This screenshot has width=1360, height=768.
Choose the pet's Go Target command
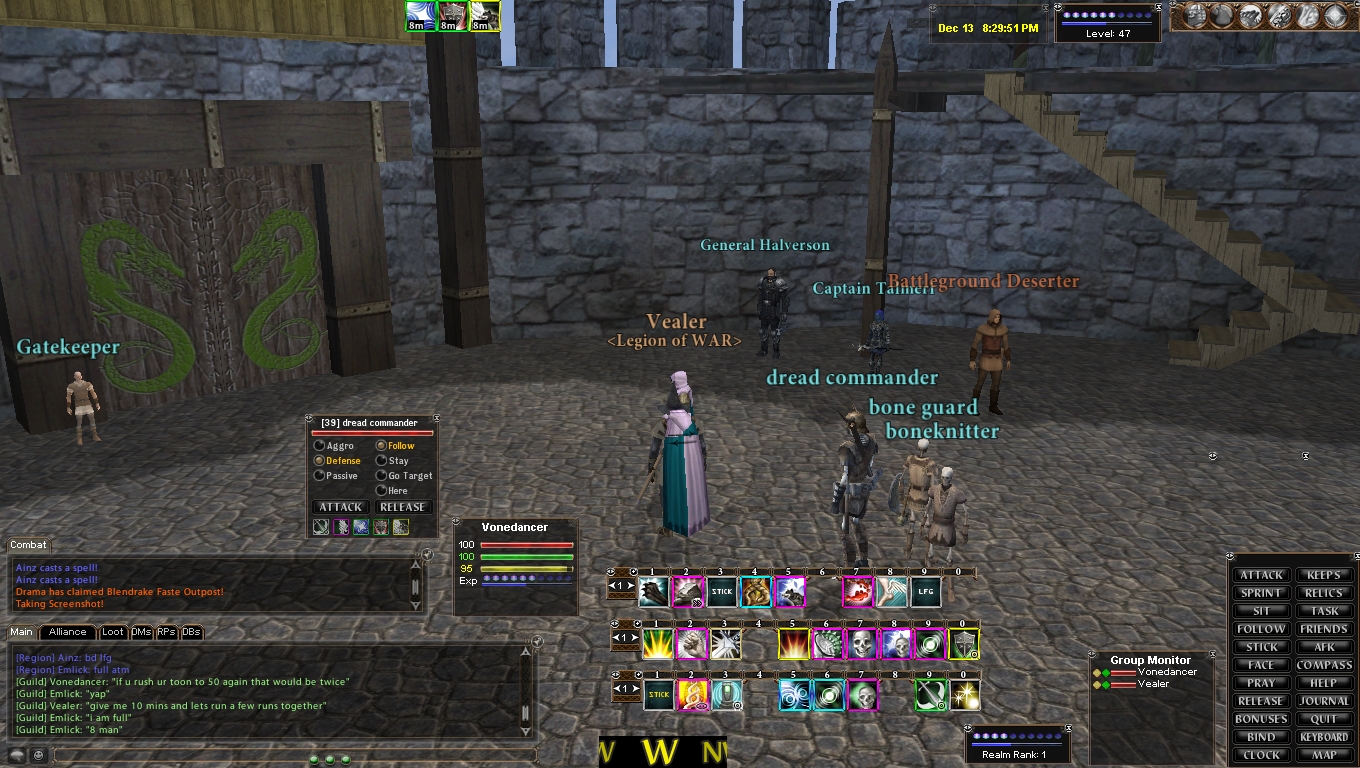click(382, 476)
